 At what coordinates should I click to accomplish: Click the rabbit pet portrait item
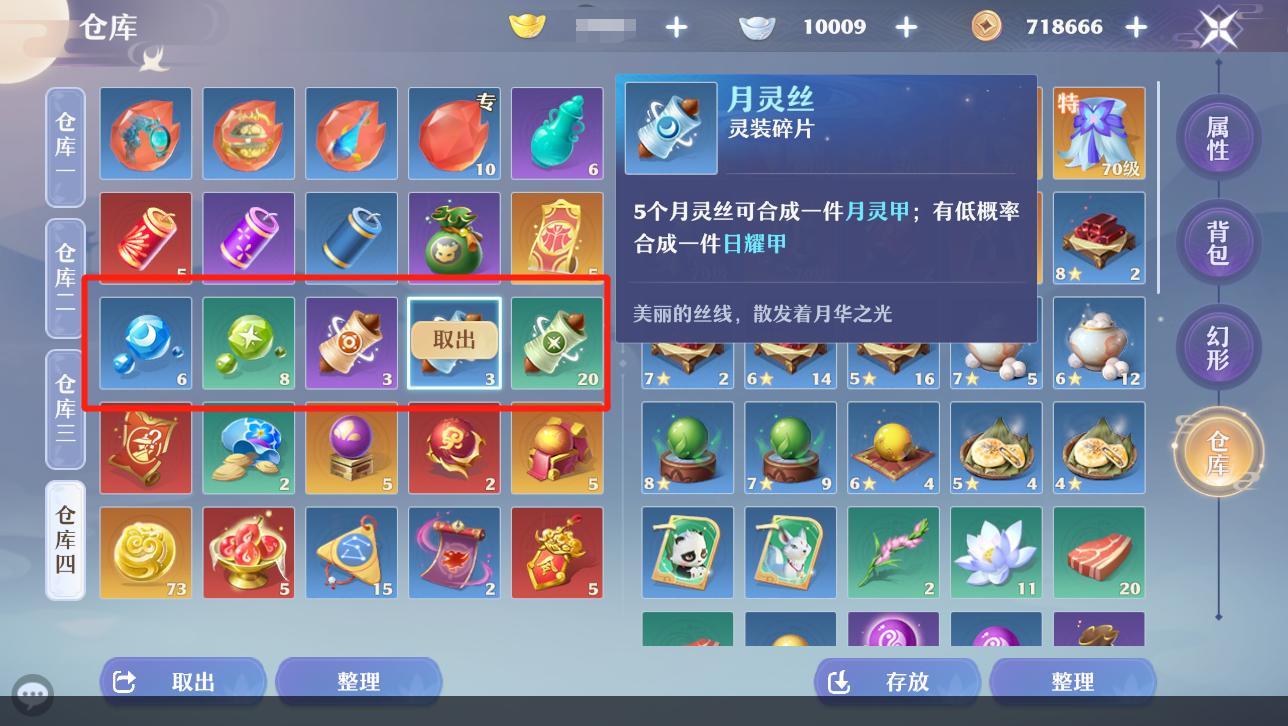click(790, 552)
